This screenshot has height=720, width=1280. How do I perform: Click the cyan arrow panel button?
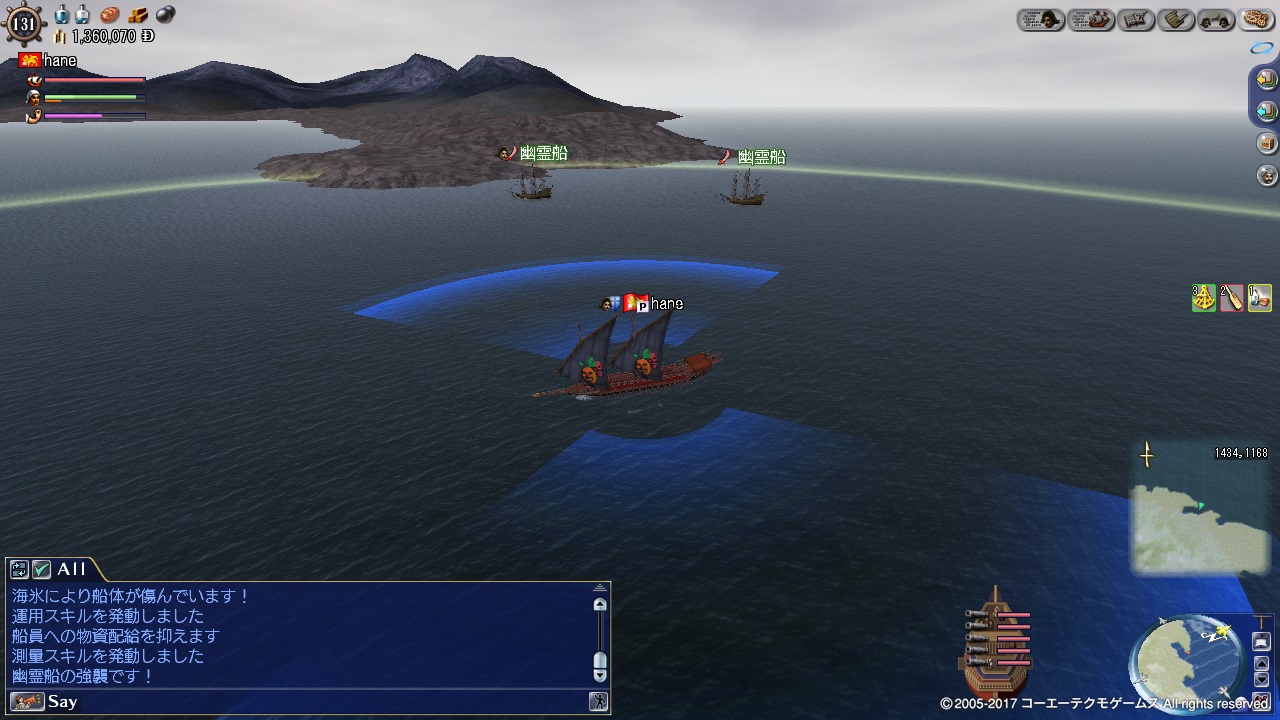coord(1266,111)
